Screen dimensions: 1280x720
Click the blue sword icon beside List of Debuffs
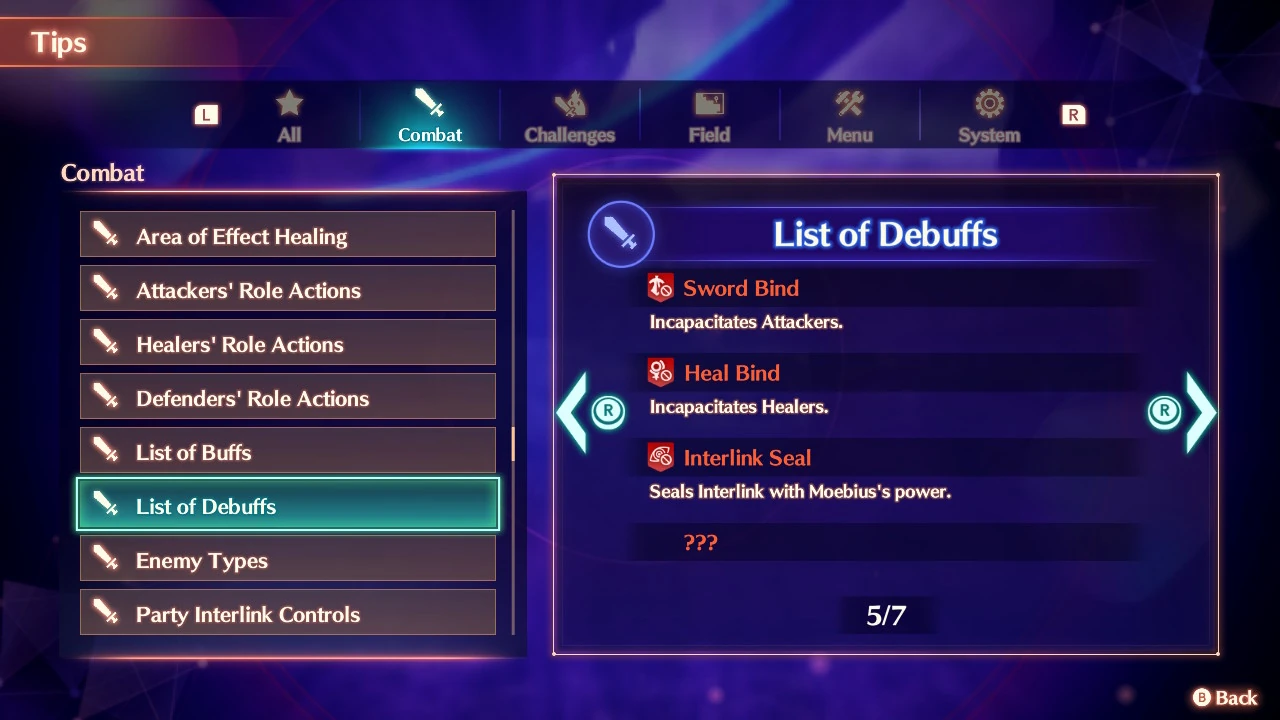click(x=621, y=233)
